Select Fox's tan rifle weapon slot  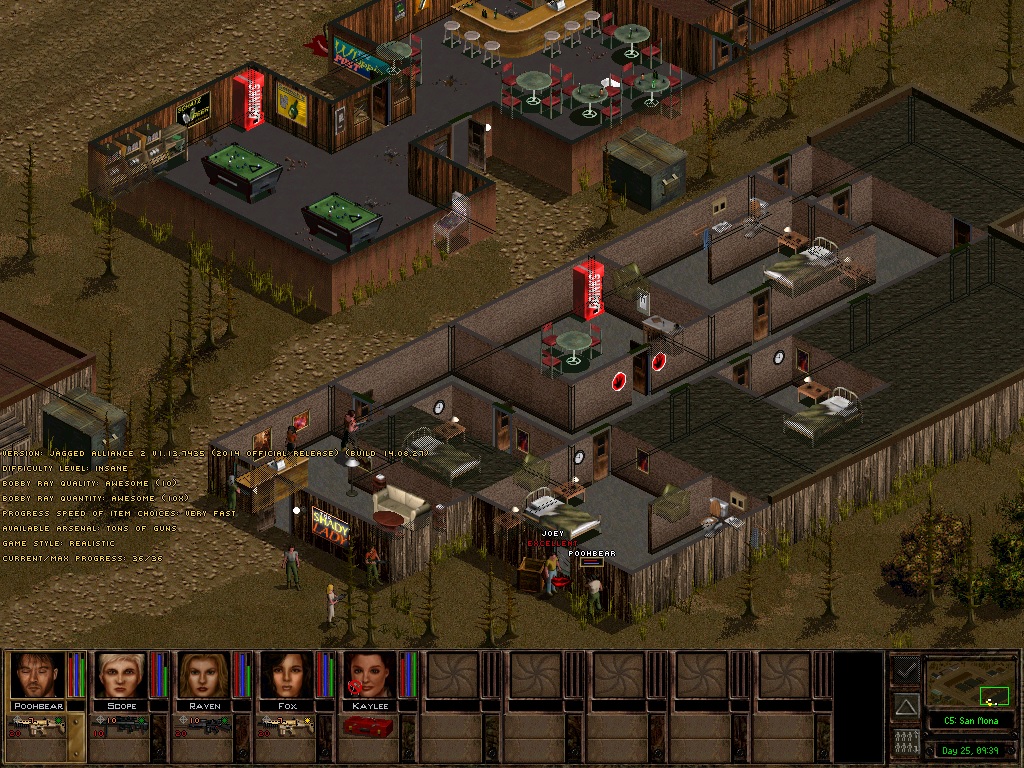tap(290, 726)
